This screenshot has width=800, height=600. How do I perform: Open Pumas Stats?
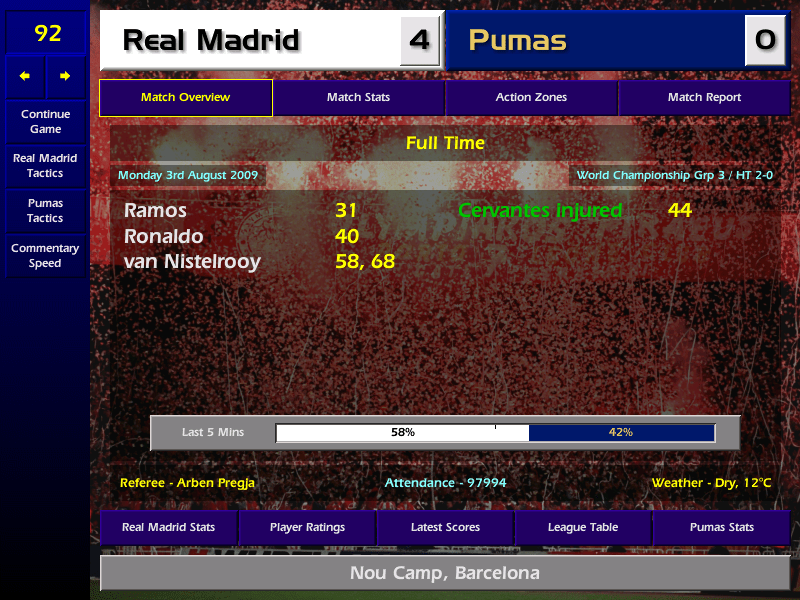[x=721, y=527]
